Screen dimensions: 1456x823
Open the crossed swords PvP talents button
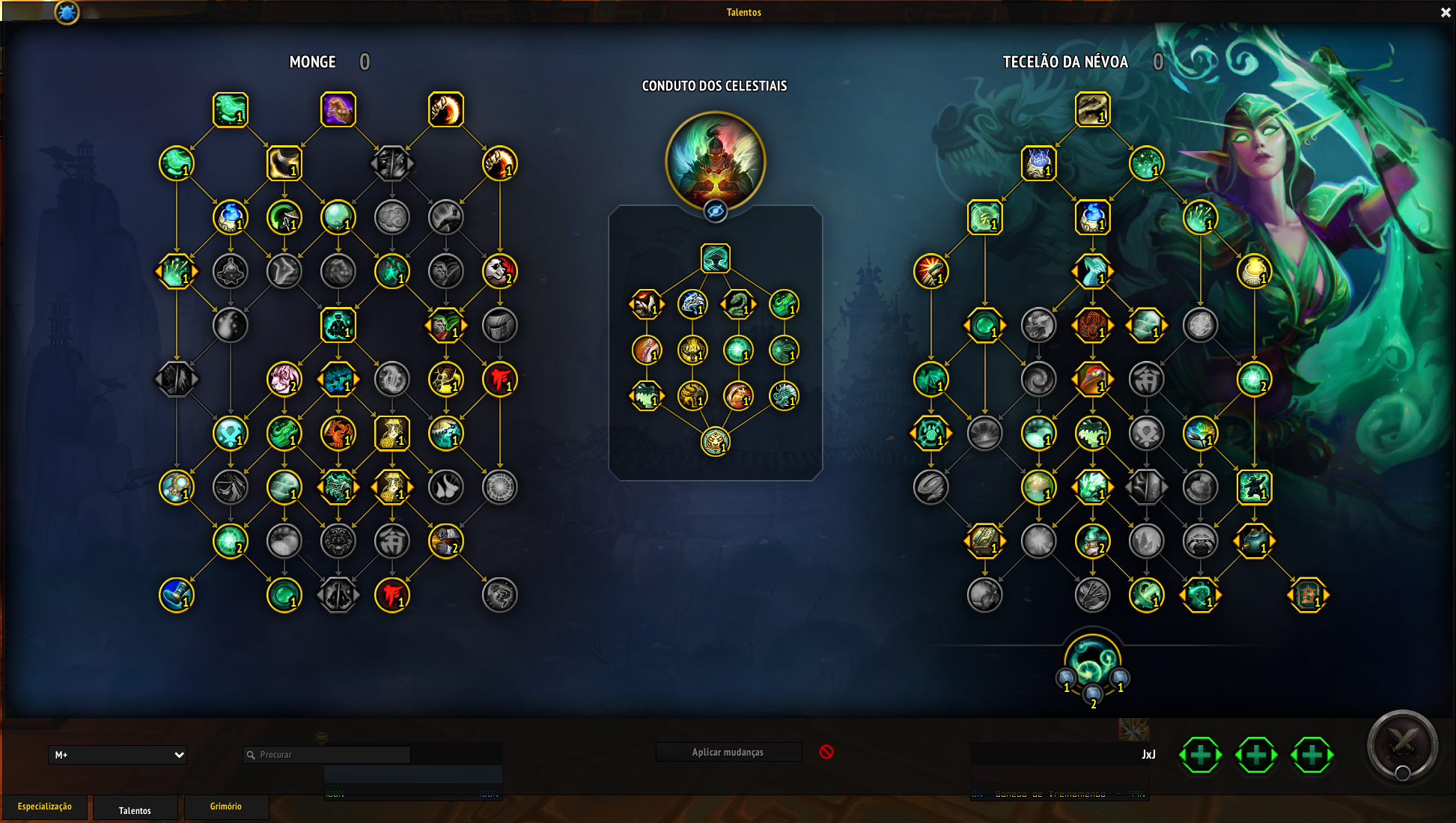click(1402, 745)
